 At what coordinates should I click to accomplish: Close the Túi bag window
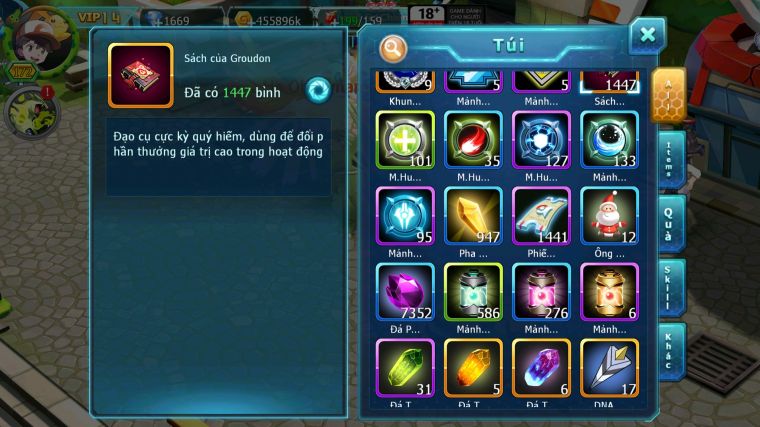pos(647,36)
